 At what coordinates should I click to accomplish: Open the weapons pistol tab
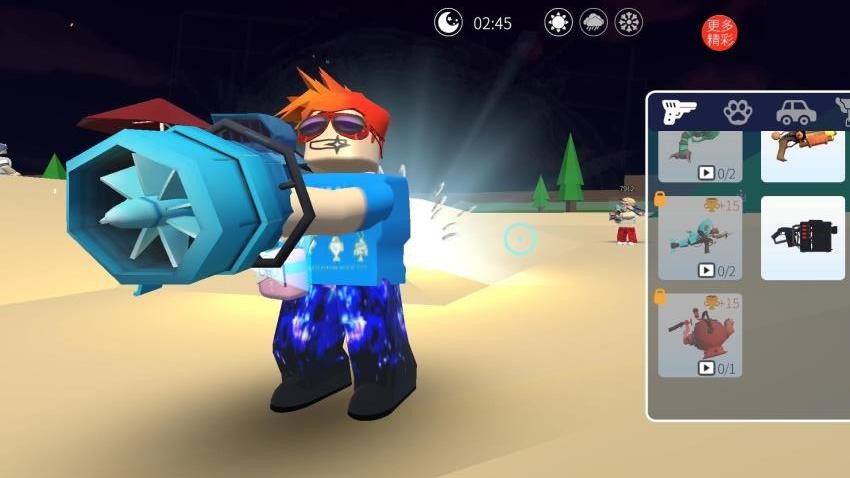[680, 111]
